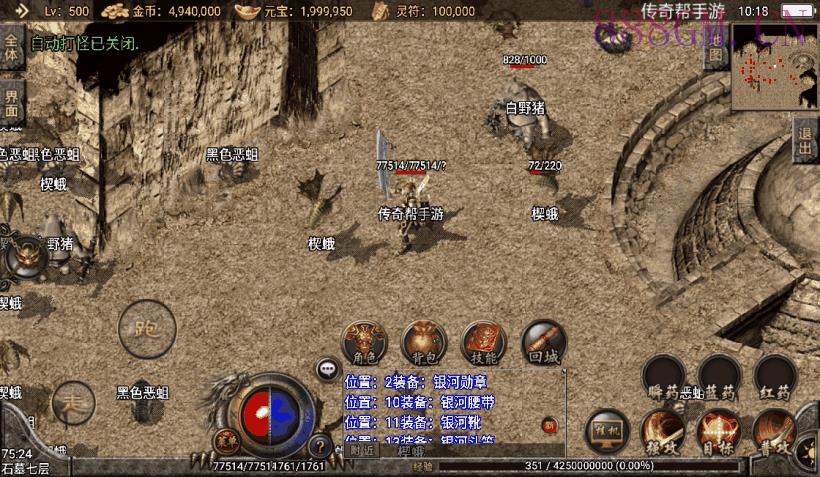Switch to the 附近 nearby chat tab
Screen dimensions: 820x477
(363, 451)
